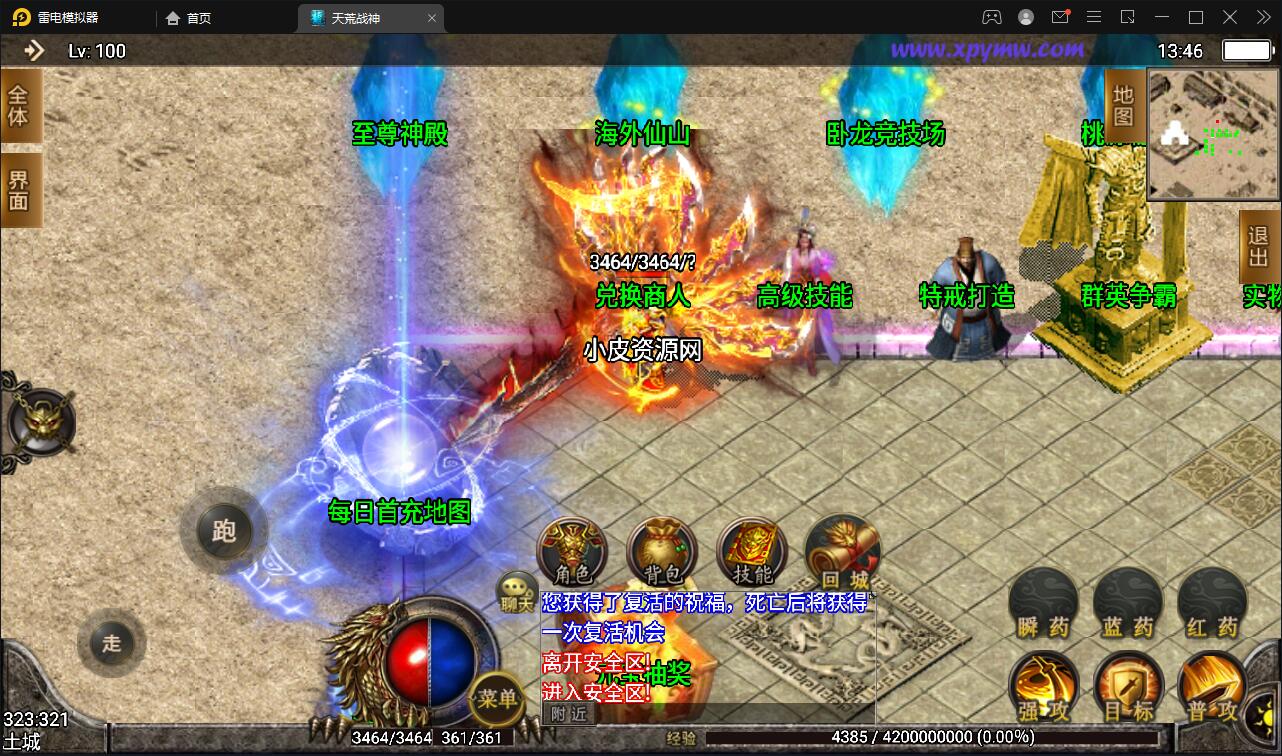Click the minimap in the corner
This screenshot has width=1282, height=756.
click(x=1213, y=135)
